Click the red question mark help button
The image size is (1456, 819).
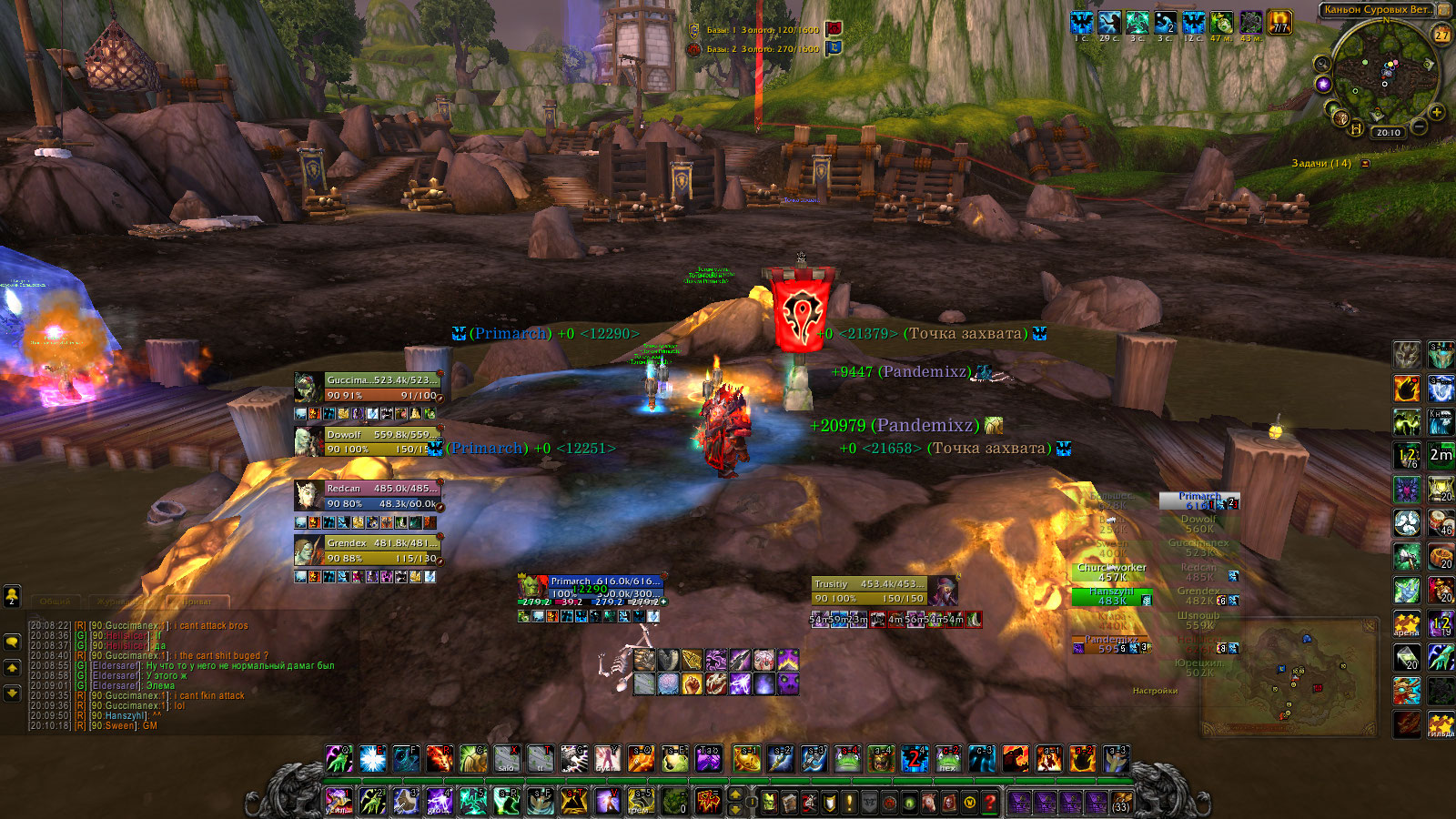990,803
